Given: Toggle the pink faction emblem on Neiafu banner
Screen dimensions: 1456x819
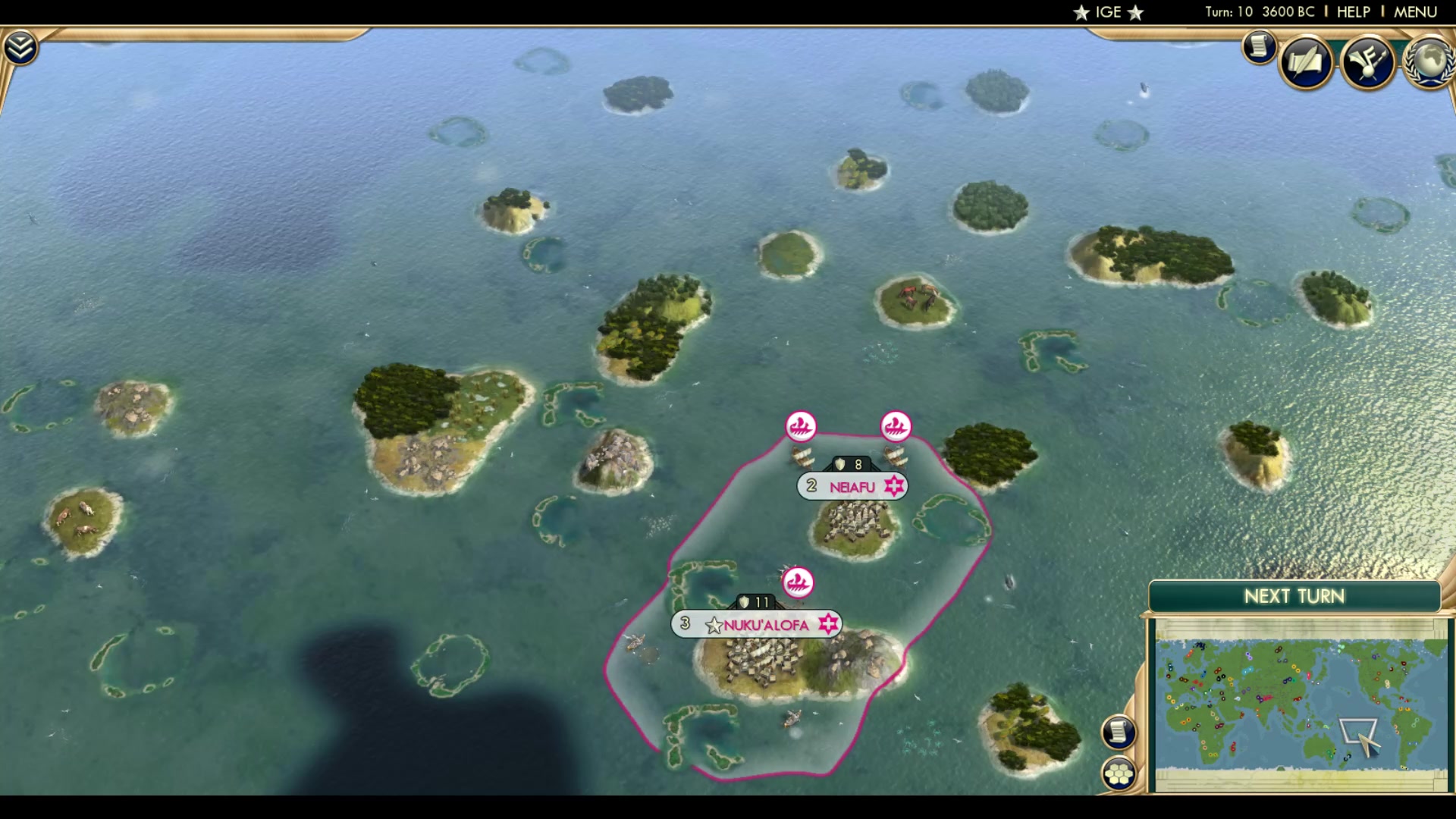Looking at the screenshot, I should click(893, 487).
